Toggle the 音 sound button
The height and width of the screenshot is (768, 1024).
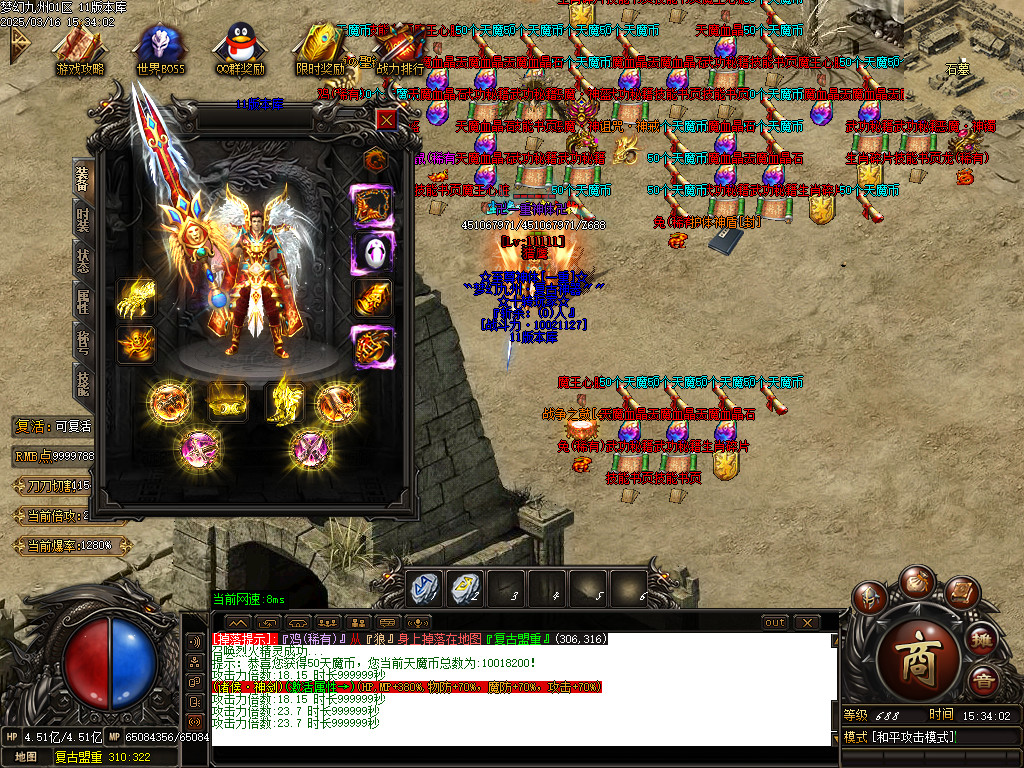click(x=985, y=682)
